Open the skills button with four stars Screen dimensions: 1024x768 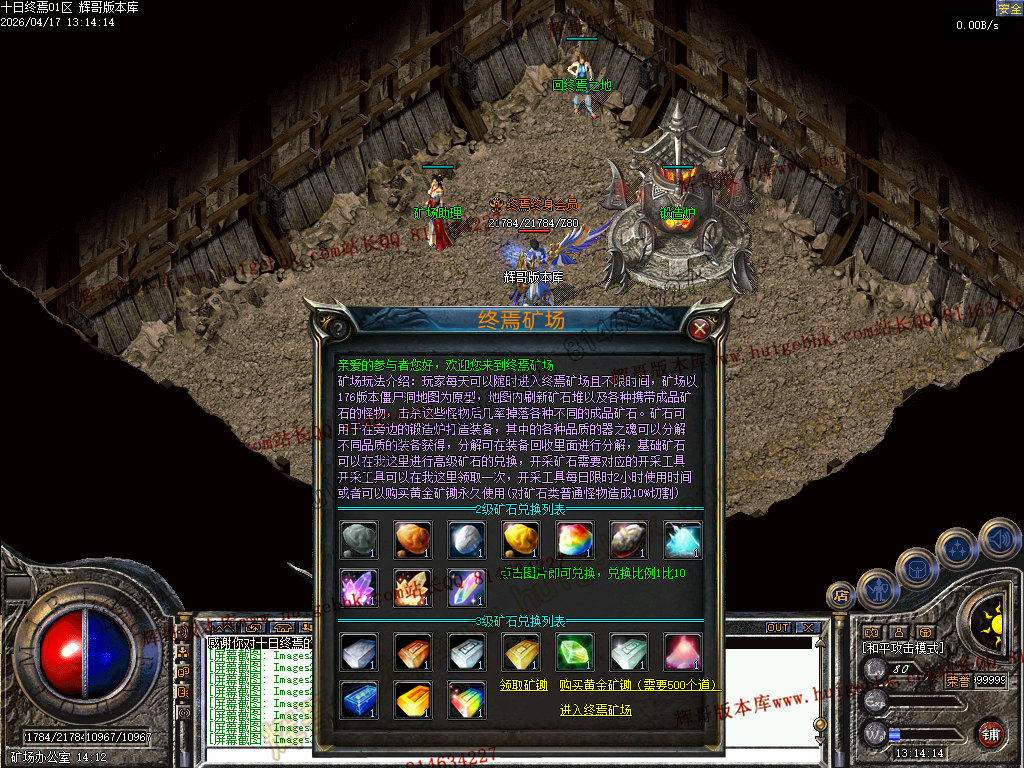[958, 548]
